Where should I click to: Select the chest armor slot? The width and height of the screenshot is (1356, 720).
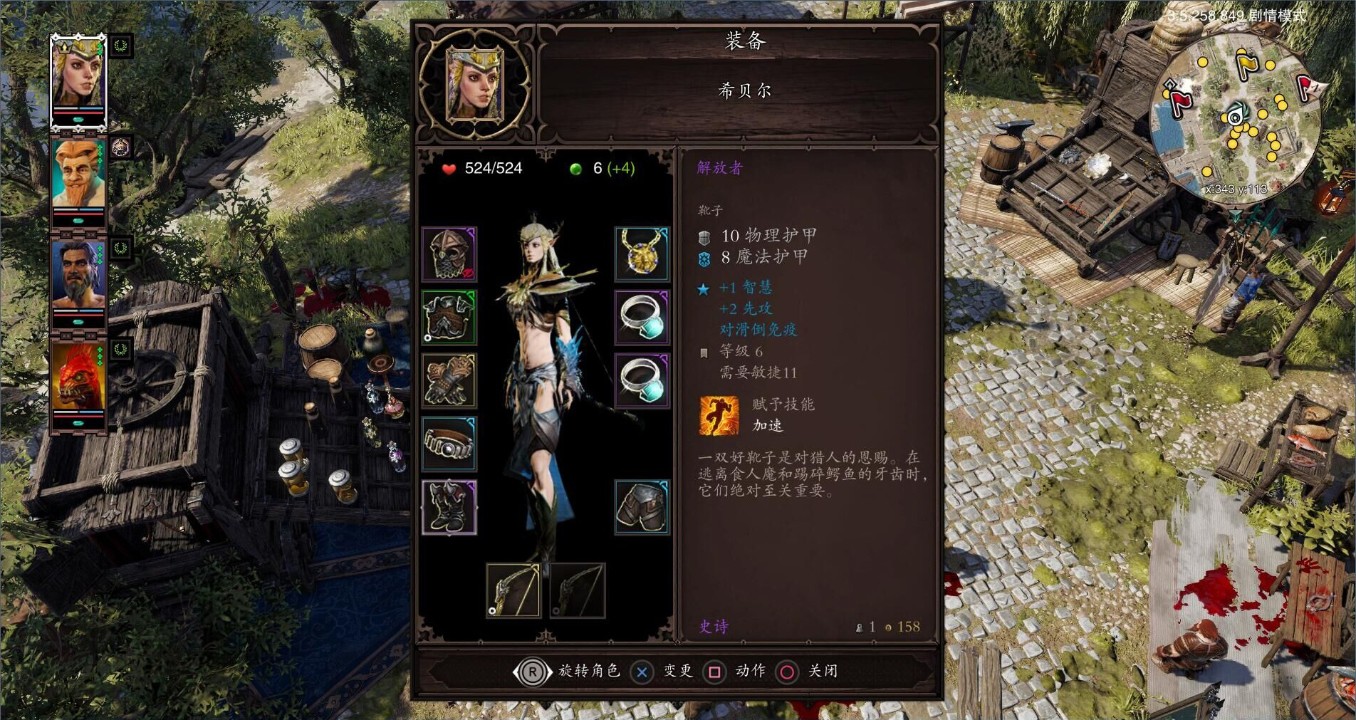point(449,317)
